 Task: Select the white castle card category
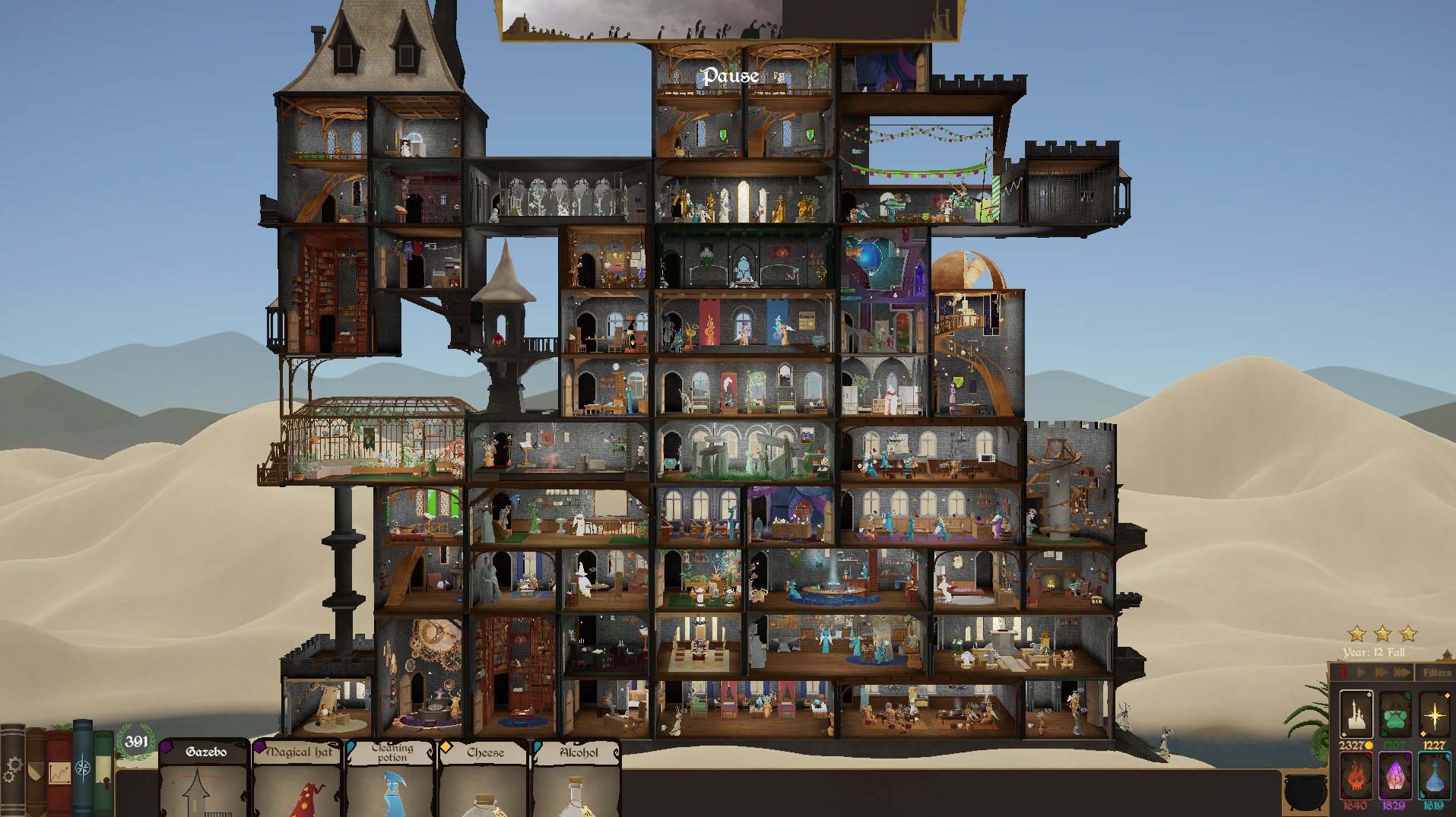tap(1355, 714)
